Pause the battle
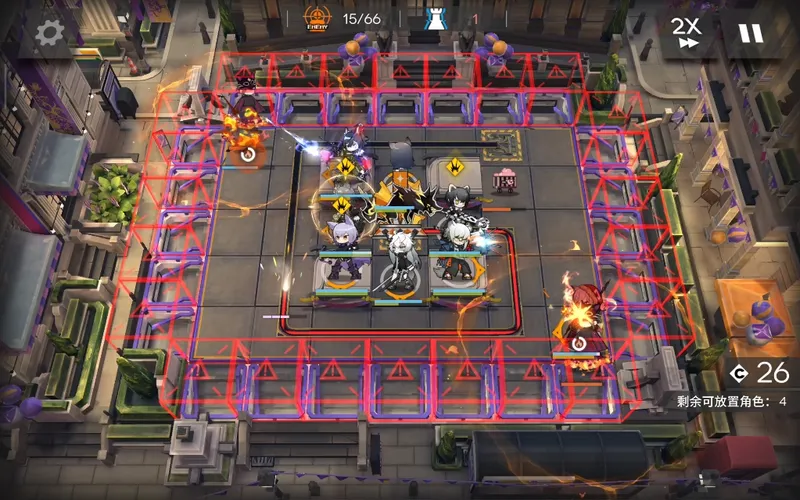Screen dimensions: 800x500 click(749, 32)
